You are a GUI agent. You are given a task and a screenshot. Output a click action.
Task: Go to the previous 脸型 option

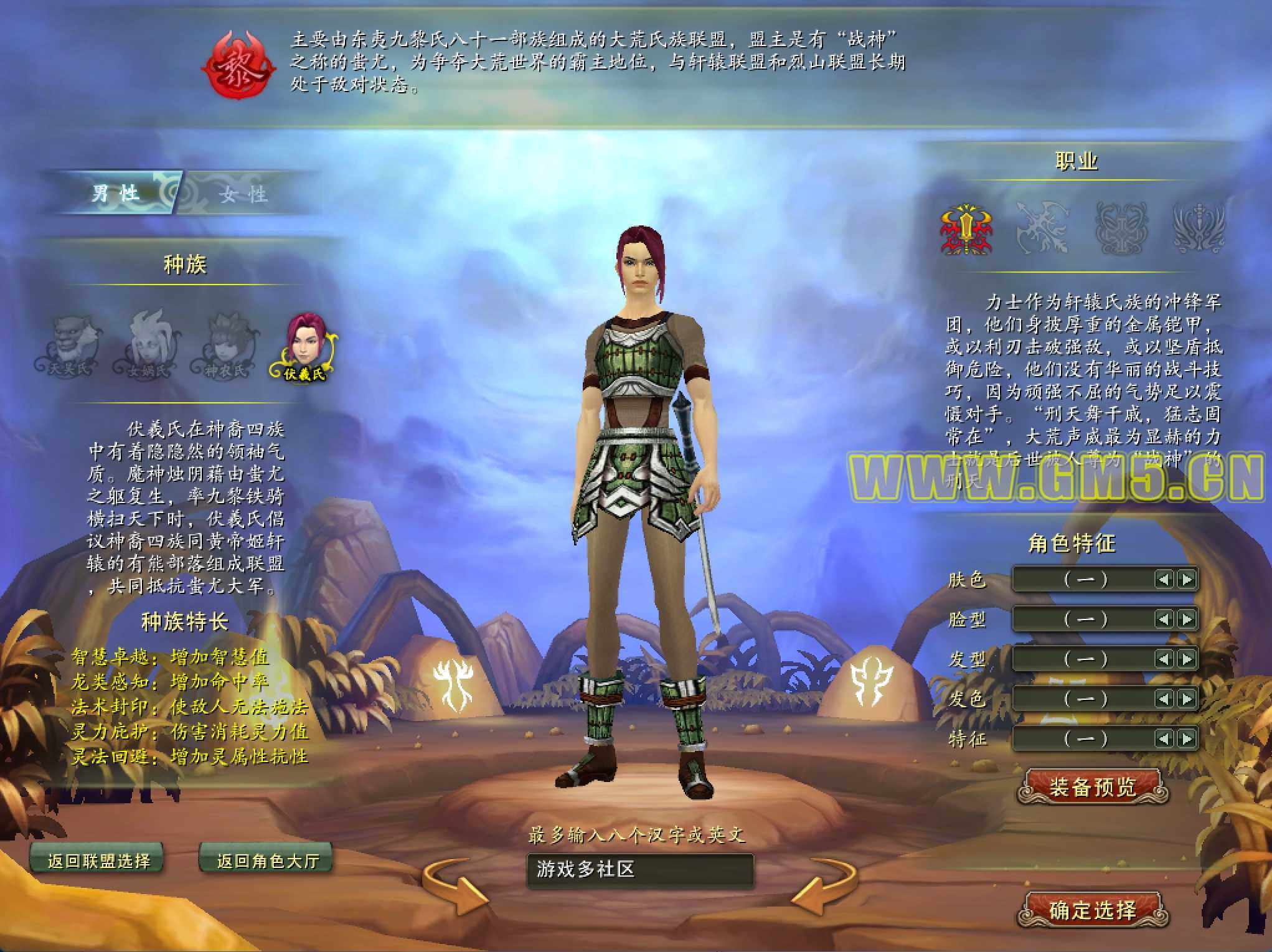tap(1163, 619)
